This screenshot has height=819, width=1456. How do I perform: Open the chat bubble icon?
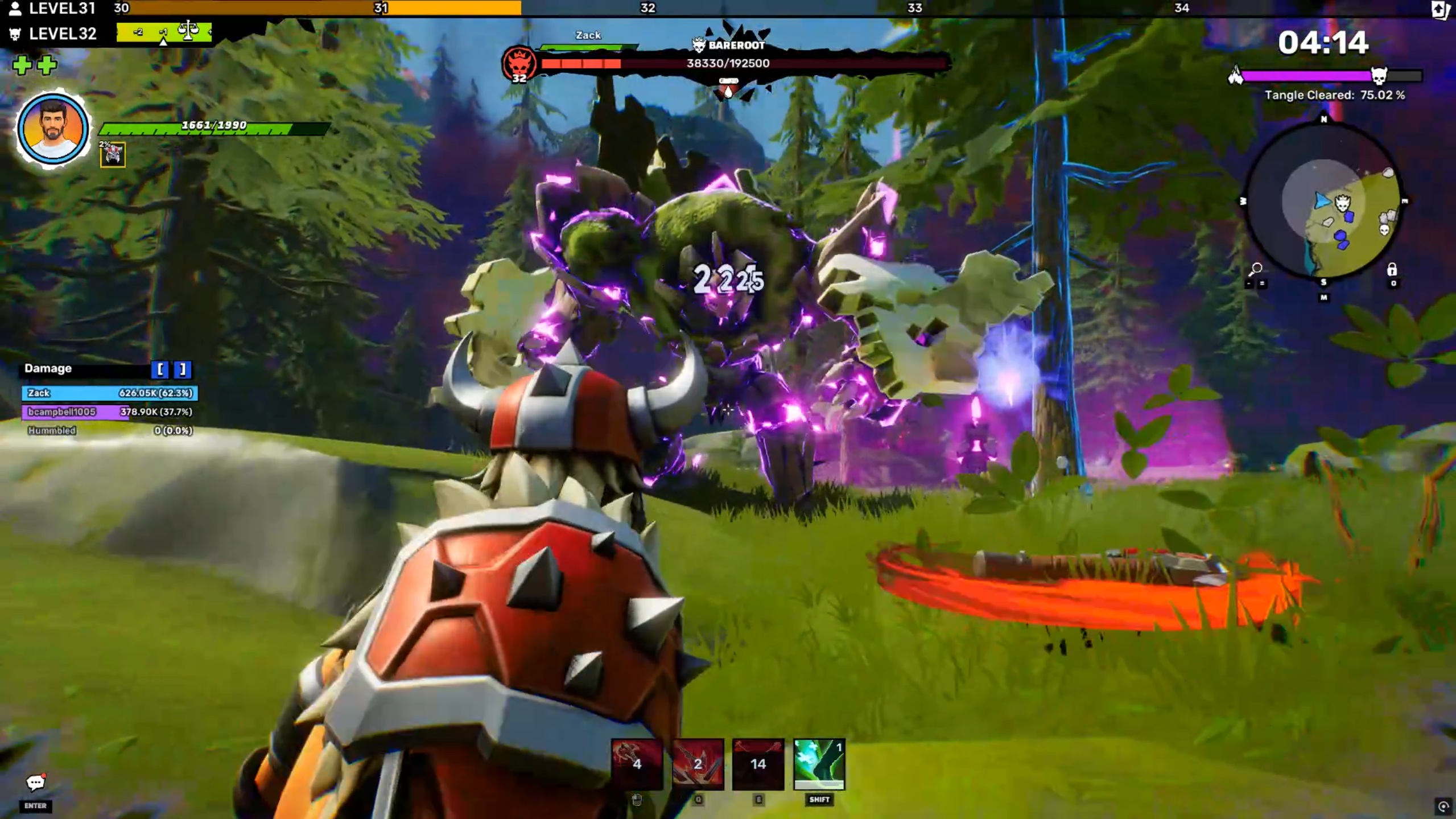pos(35,783)
